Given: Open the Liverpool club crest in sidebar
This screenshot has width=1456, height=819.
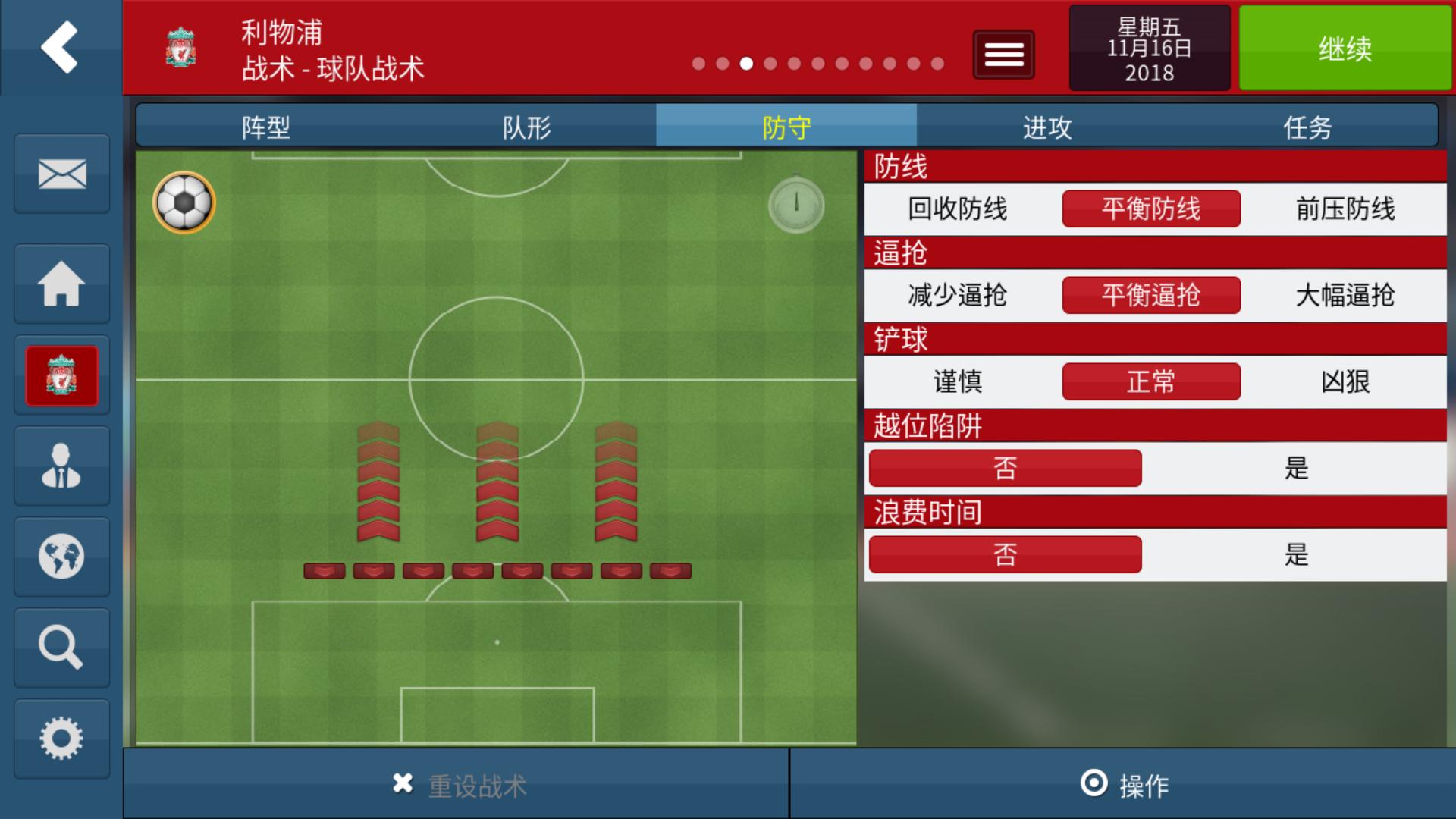Looking at the screenshot, I should coord(61,375).
